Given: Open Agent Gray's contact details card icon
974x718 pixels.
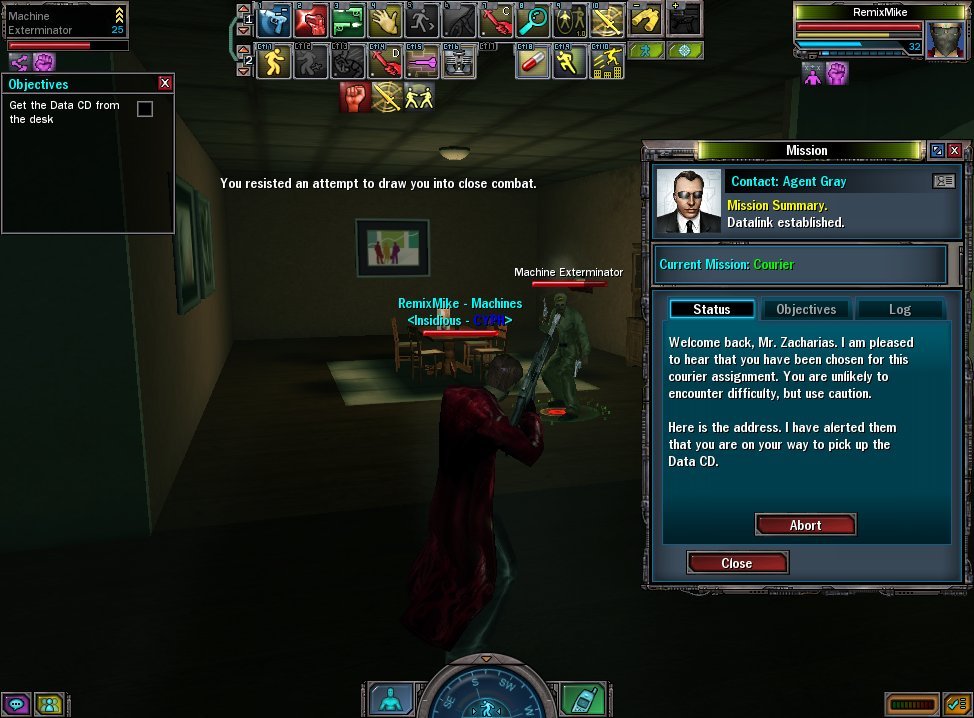Looking at the screenshot, I should (x=943, y=181).
